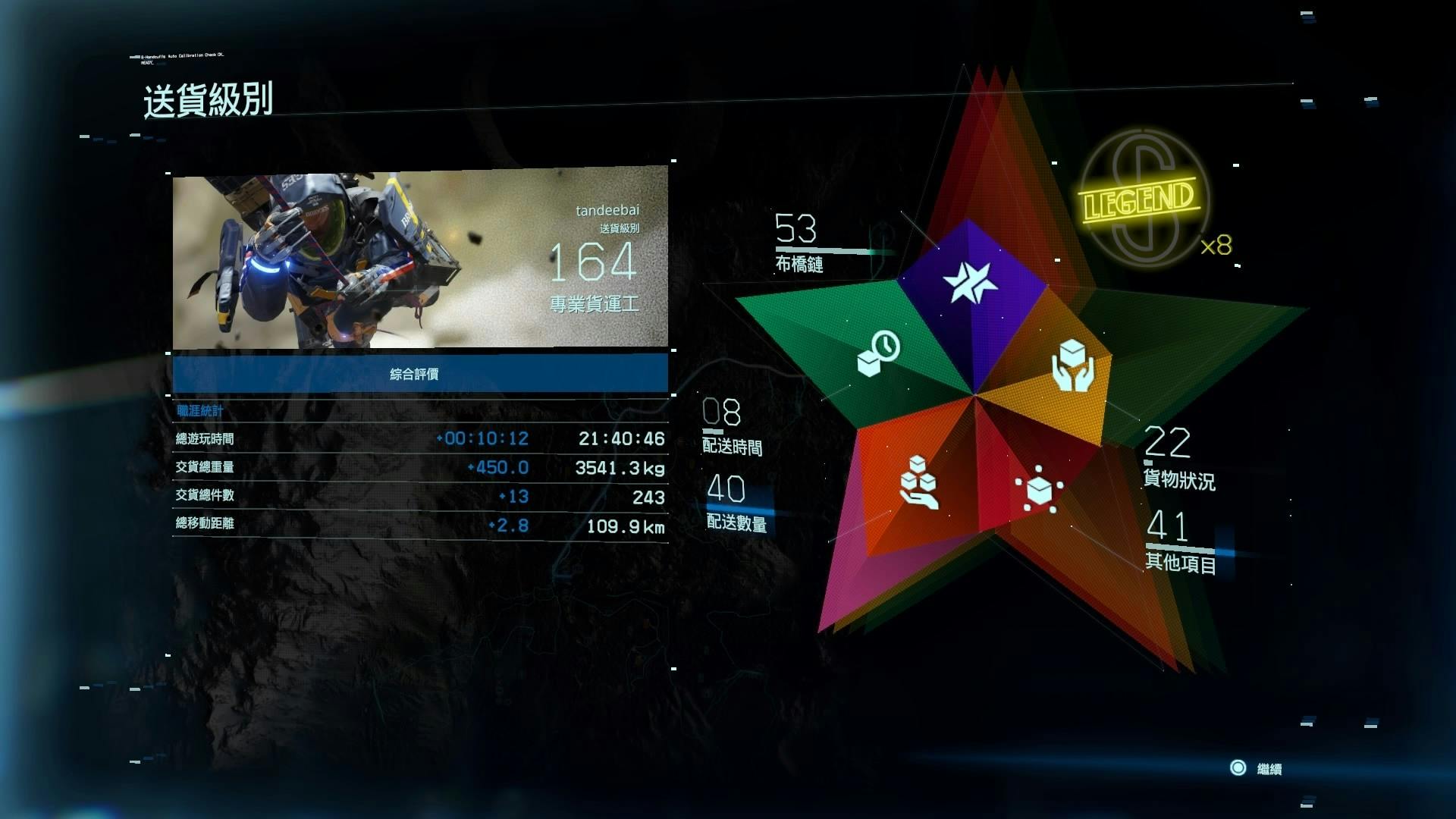Click the yellow LEGEND badge

[x=1138, y=199]
